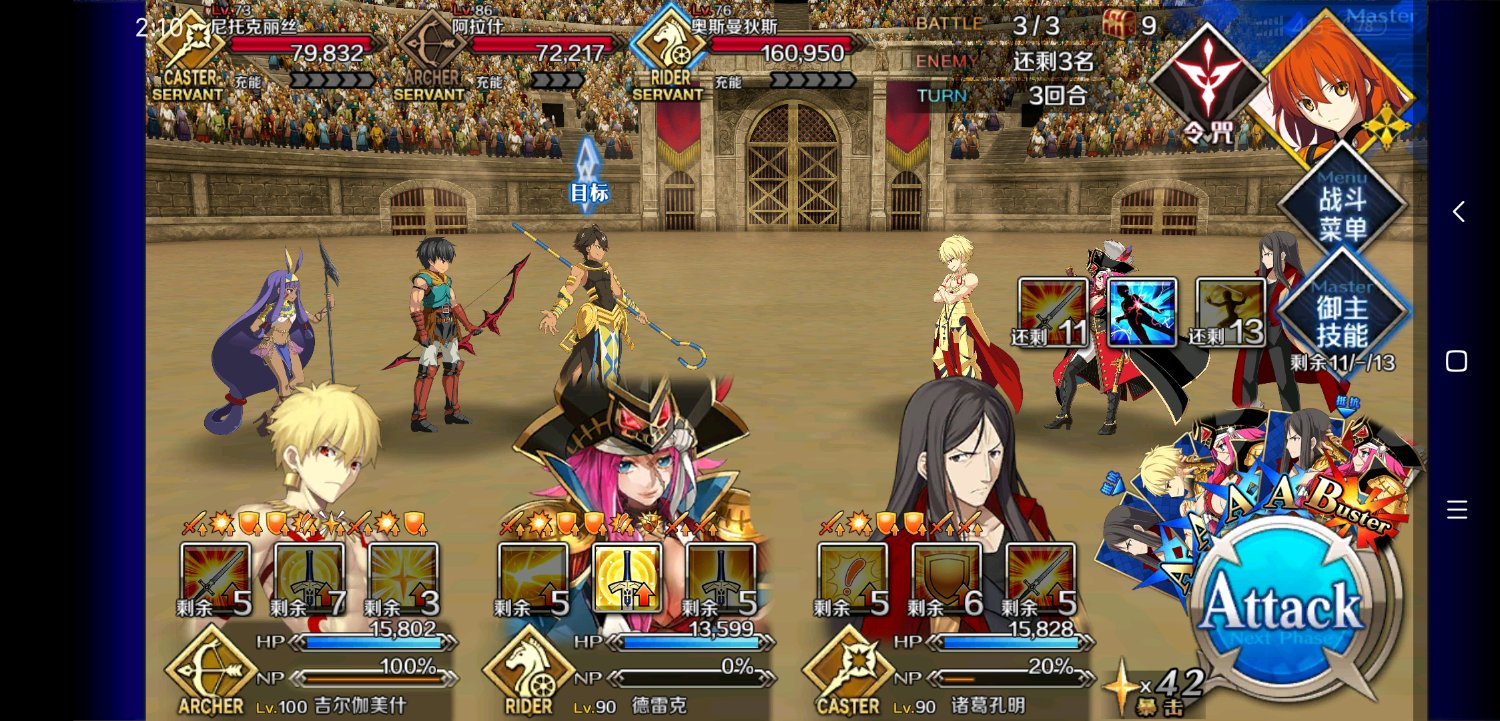The image size is (1500, 721).
Task: Use Drake's ready highlighted sword skill
Action: (x=627, y=578)
